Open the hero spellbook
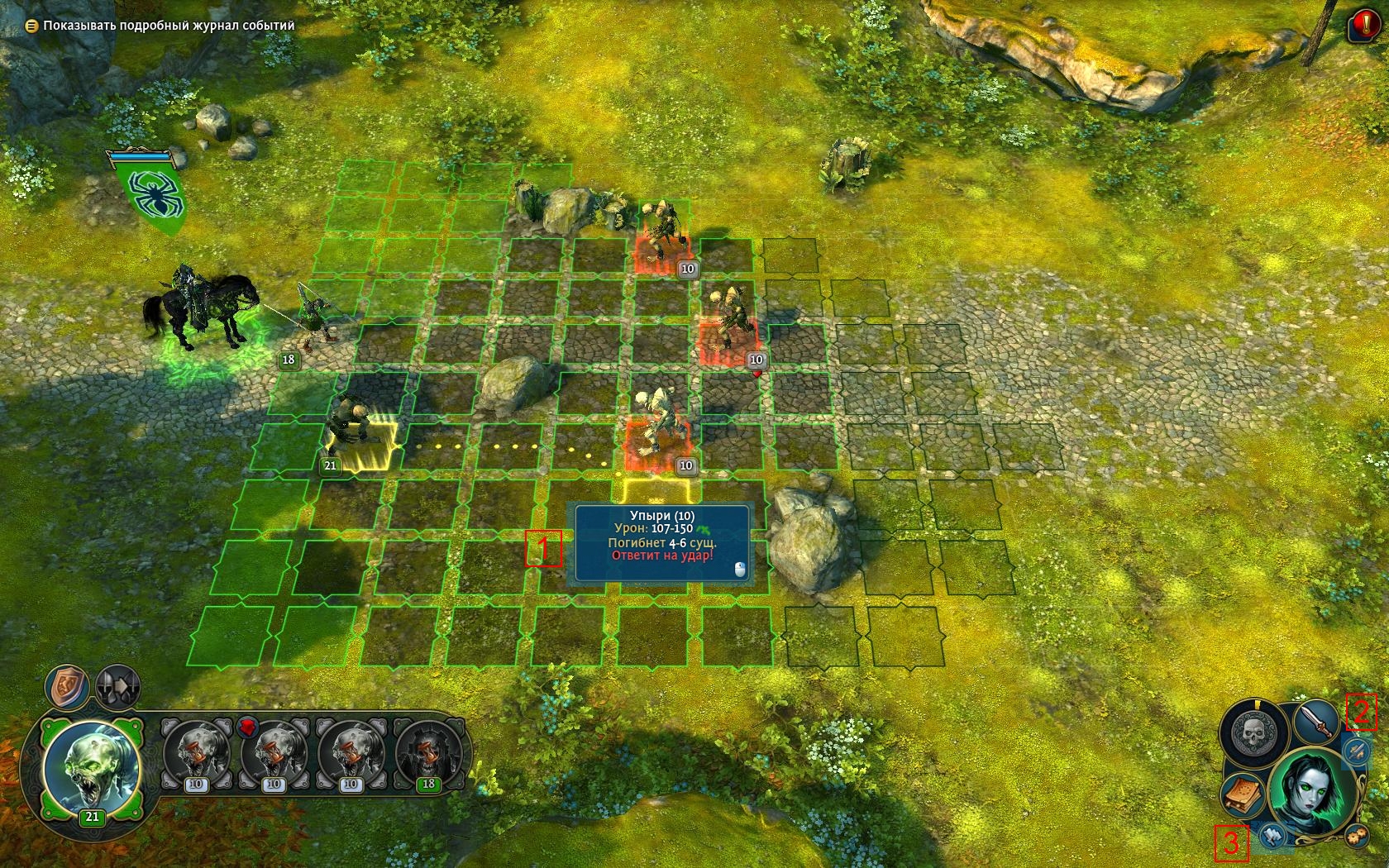1389x868 pixels. [1242, 794]
